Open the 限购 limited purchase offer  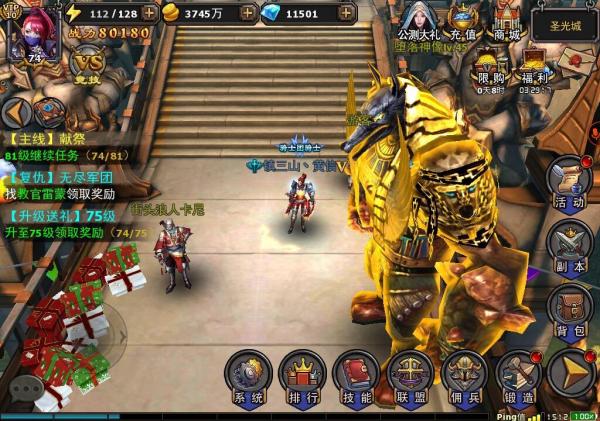(x=490, y=68)
